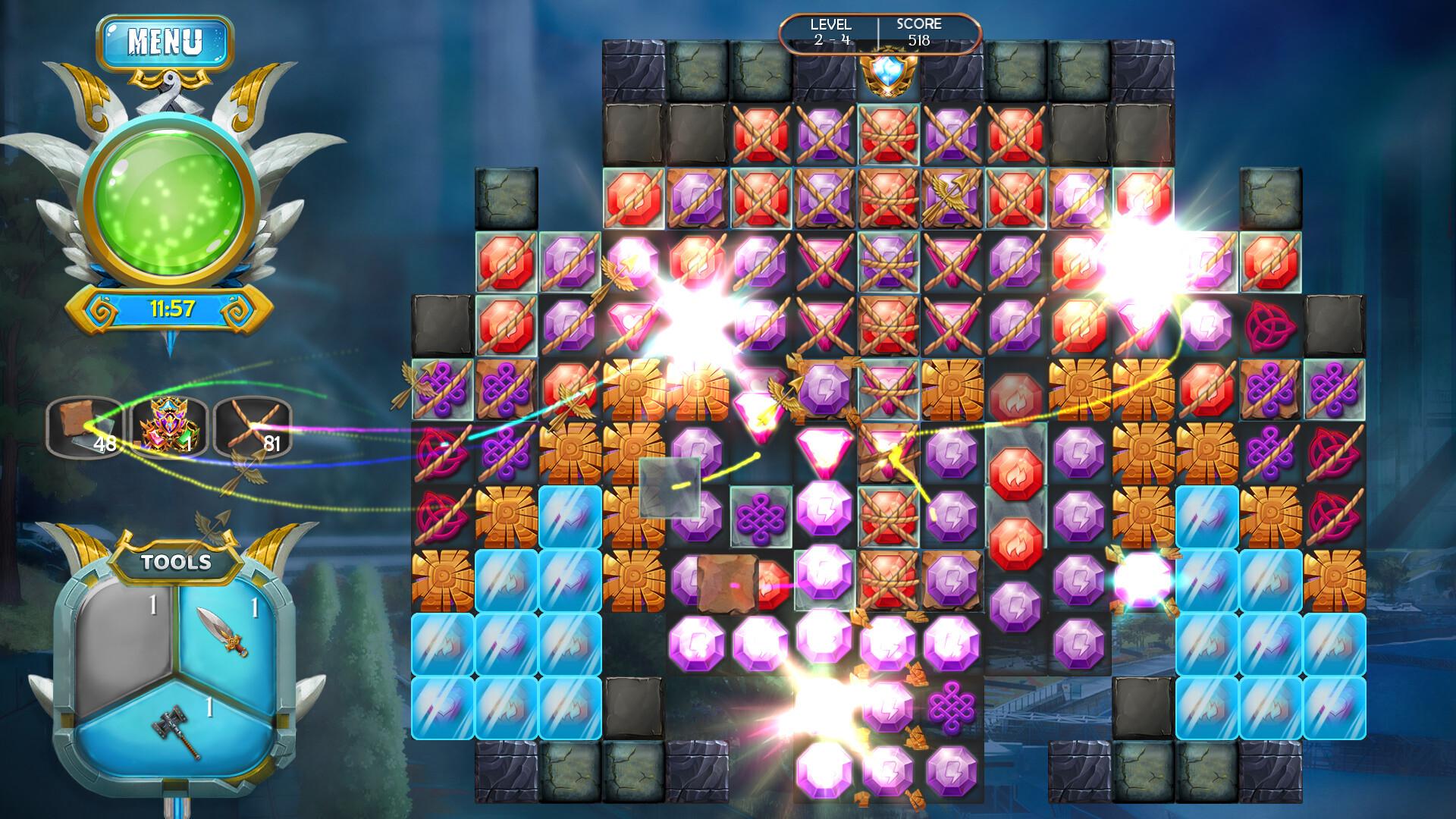The height and width of the screenshot is (819, 1456).
Task: Click the TOOLS panel header
Action: point(174,562)
